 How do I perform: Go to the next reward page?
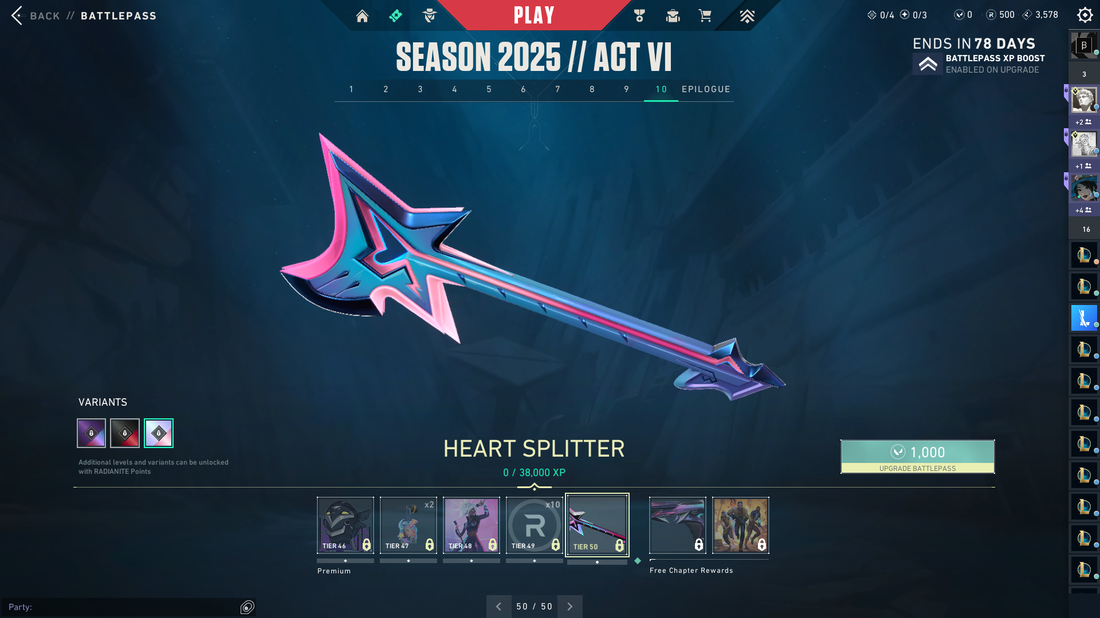click(570, 606)
